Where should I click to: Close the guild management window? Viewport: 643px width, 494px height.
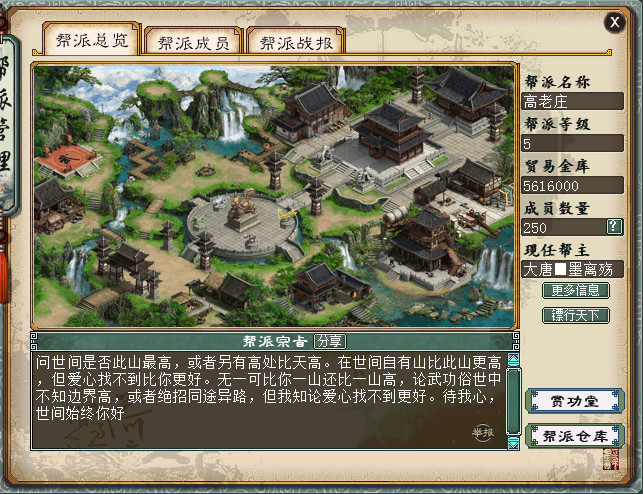[614, 22]
